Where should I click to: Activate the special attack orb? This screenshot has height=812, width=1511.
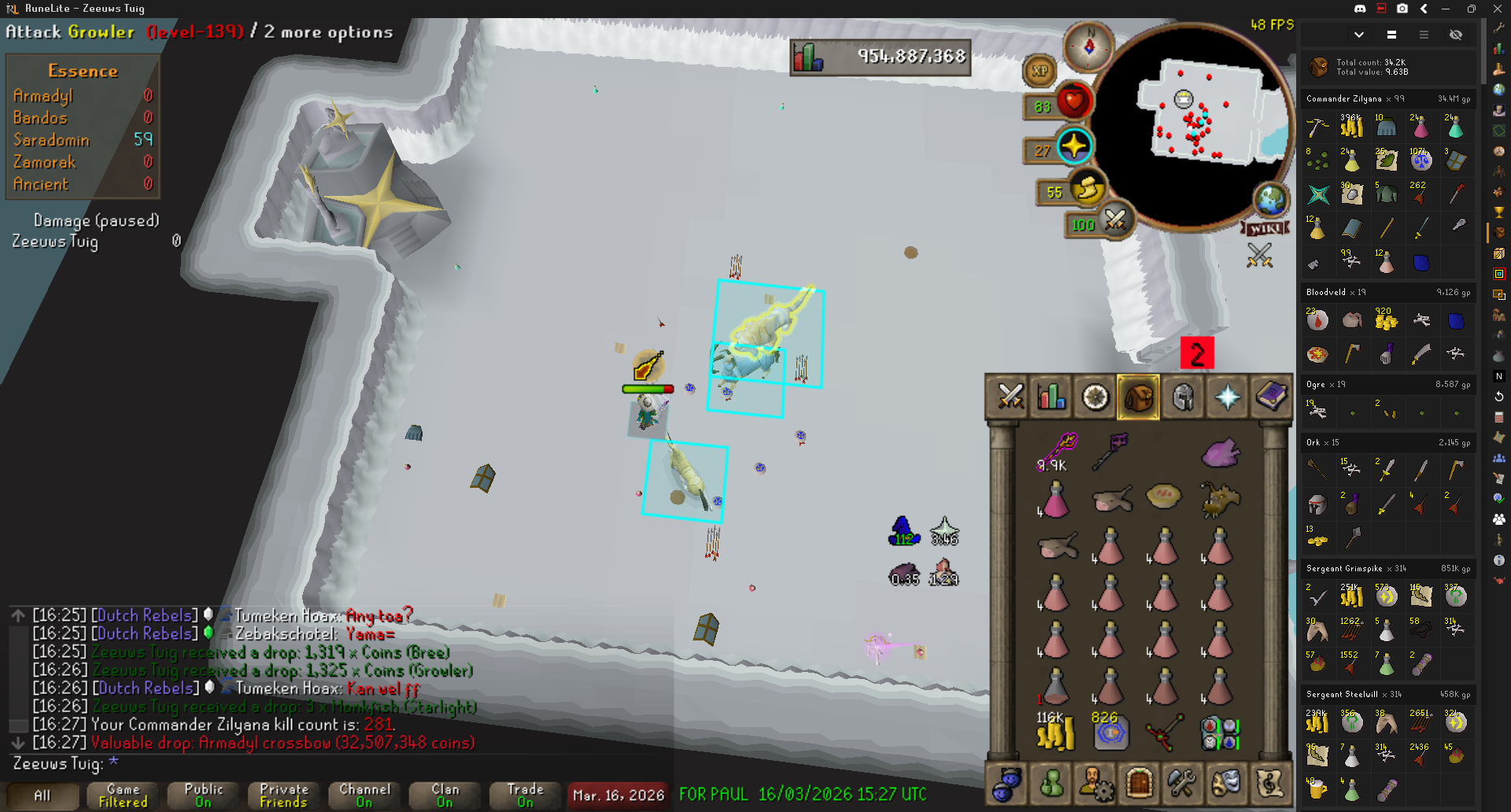[x=1115, y=220]
